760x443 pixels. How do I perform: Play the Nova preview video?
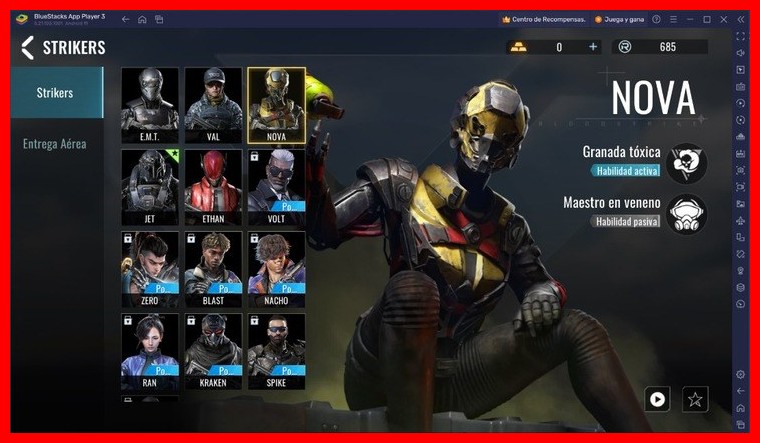coord(657,399)
